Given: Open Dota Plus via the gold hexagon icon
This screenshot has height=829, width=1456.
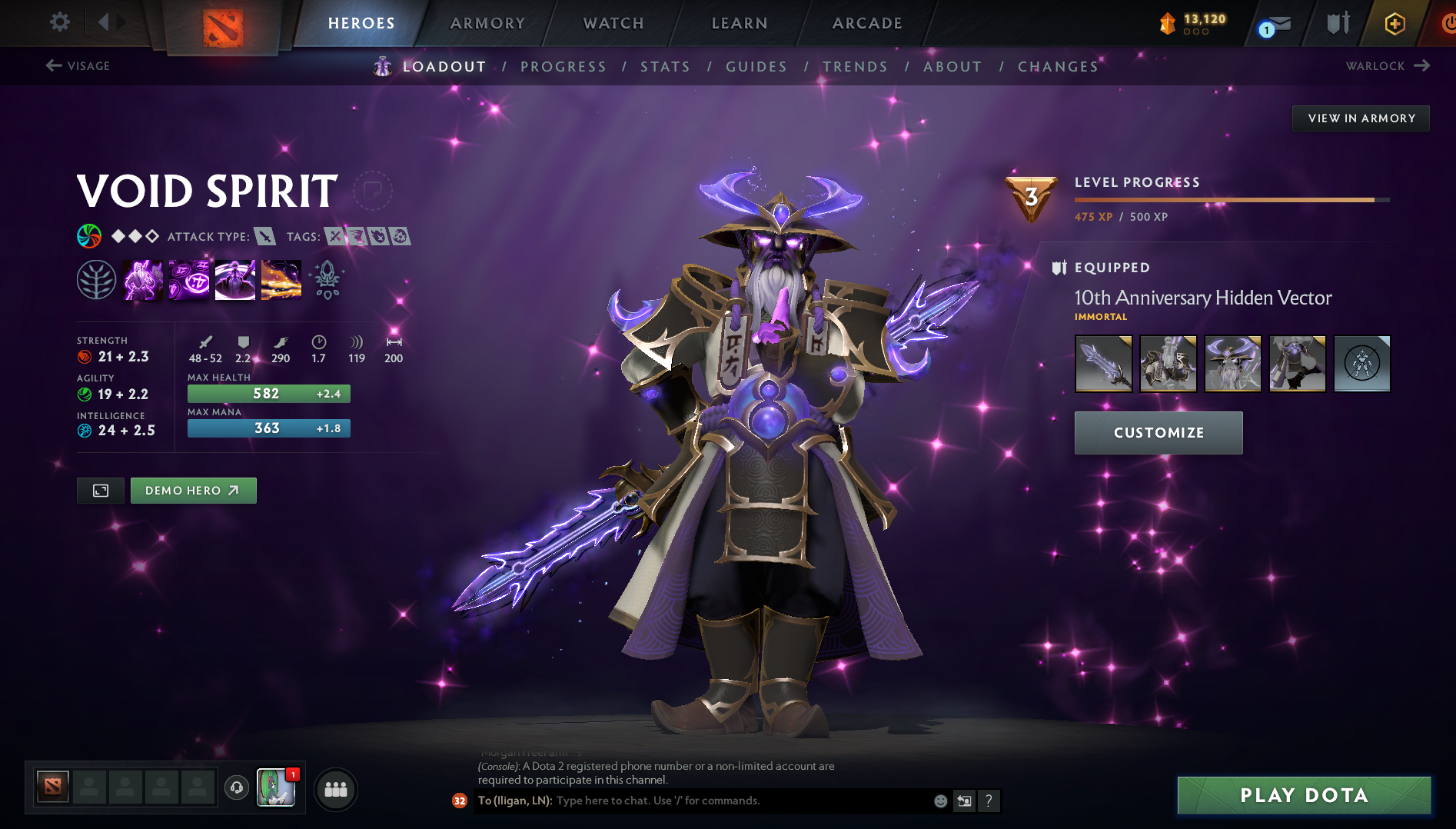Looking at the screenshot, I should 1394,23.
